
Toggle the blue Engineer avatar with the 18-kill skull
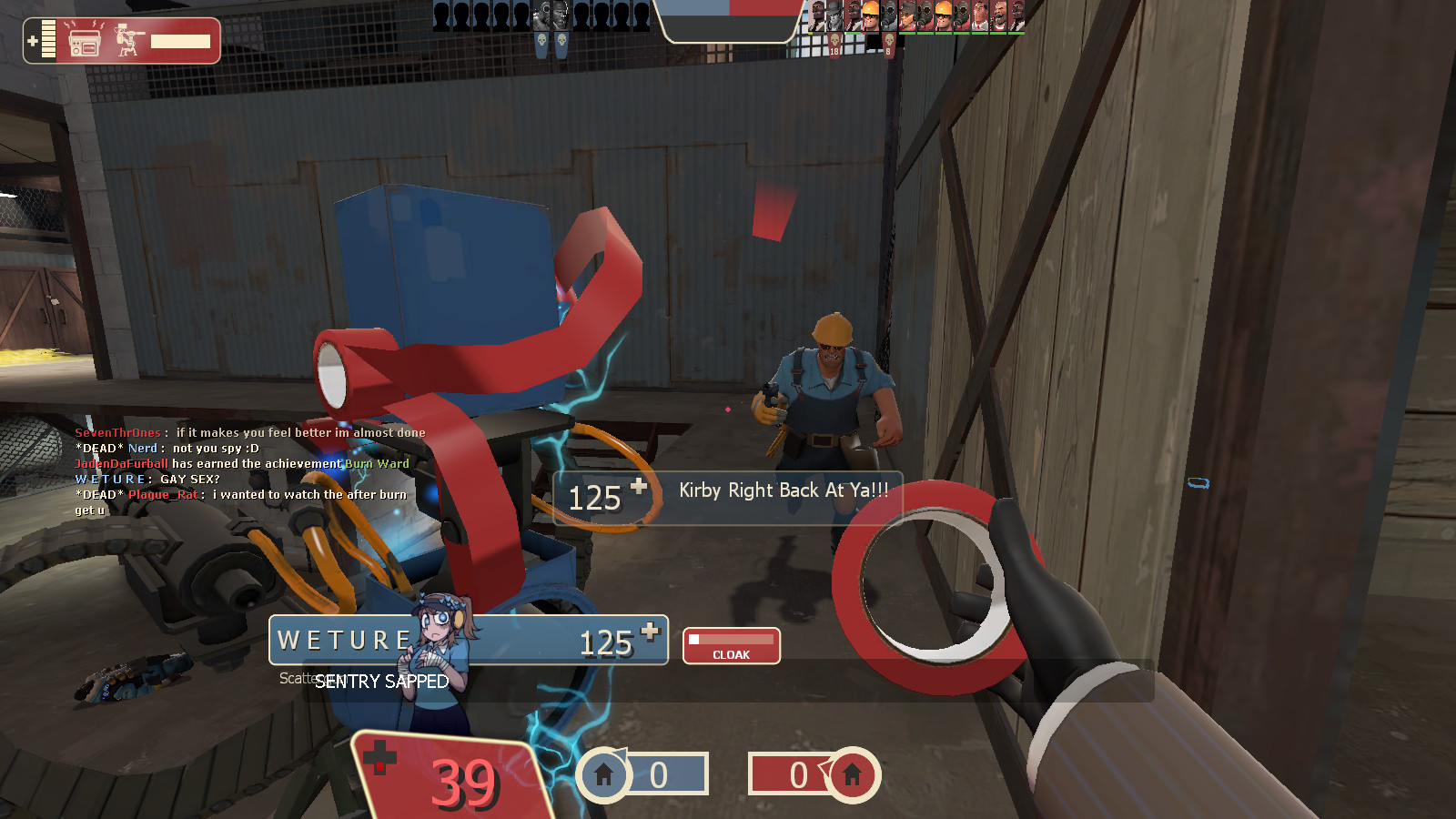pyautogui.click(x=834, y=15)
